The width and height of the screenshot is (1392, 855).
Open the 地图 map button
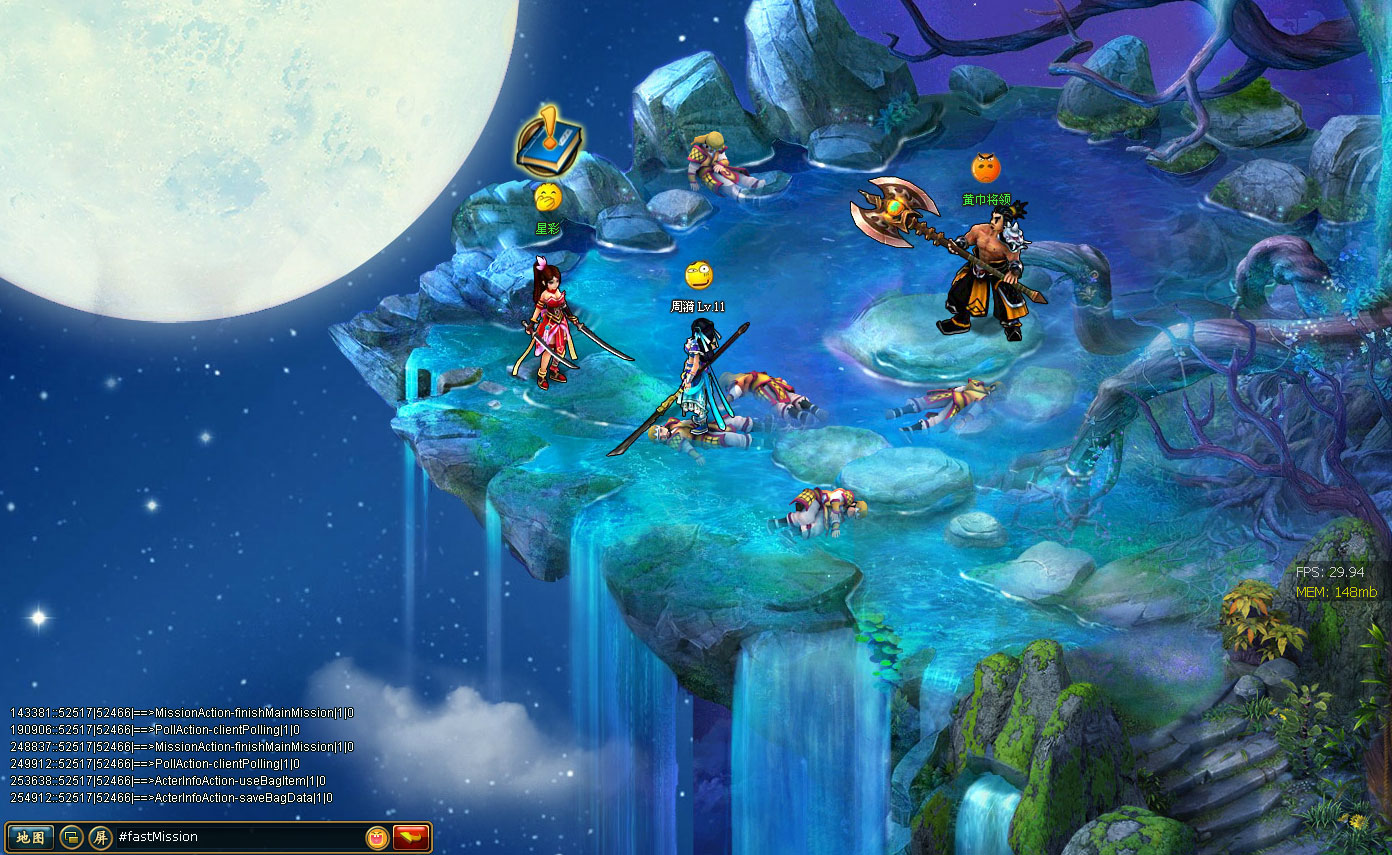[x=30, y=837]
